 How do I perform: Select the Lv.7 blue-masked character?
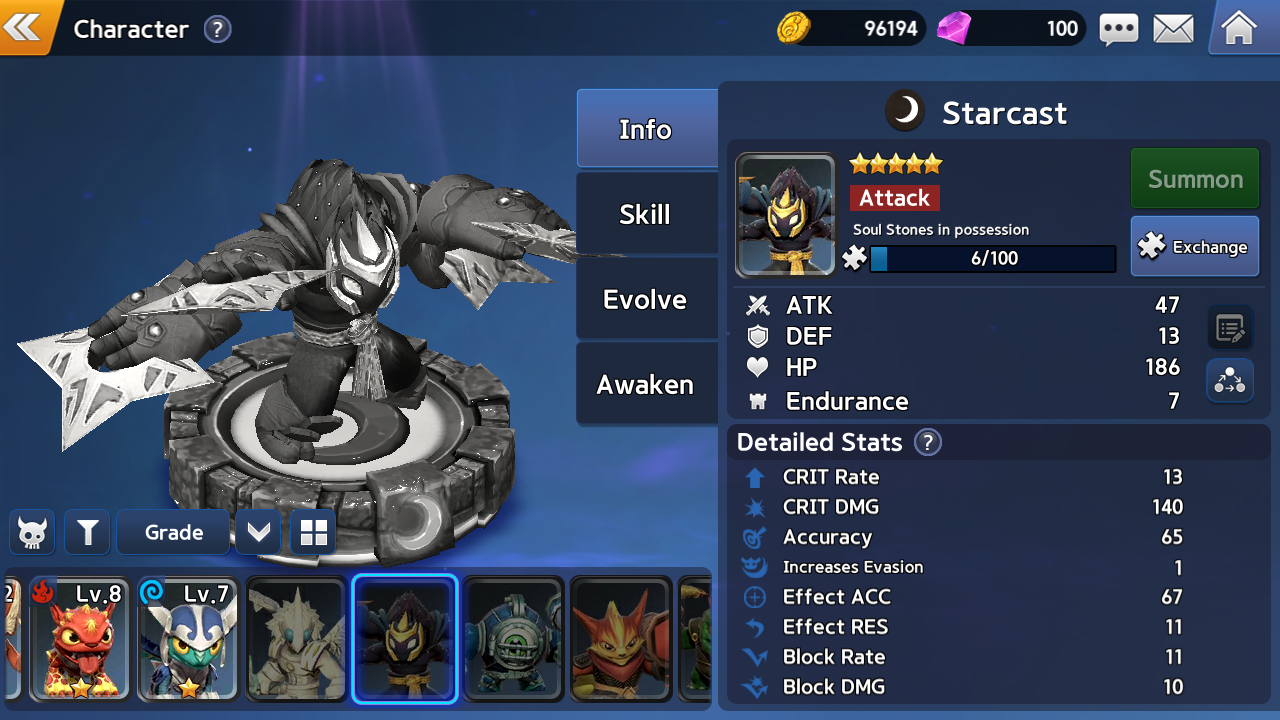[188, 639]
